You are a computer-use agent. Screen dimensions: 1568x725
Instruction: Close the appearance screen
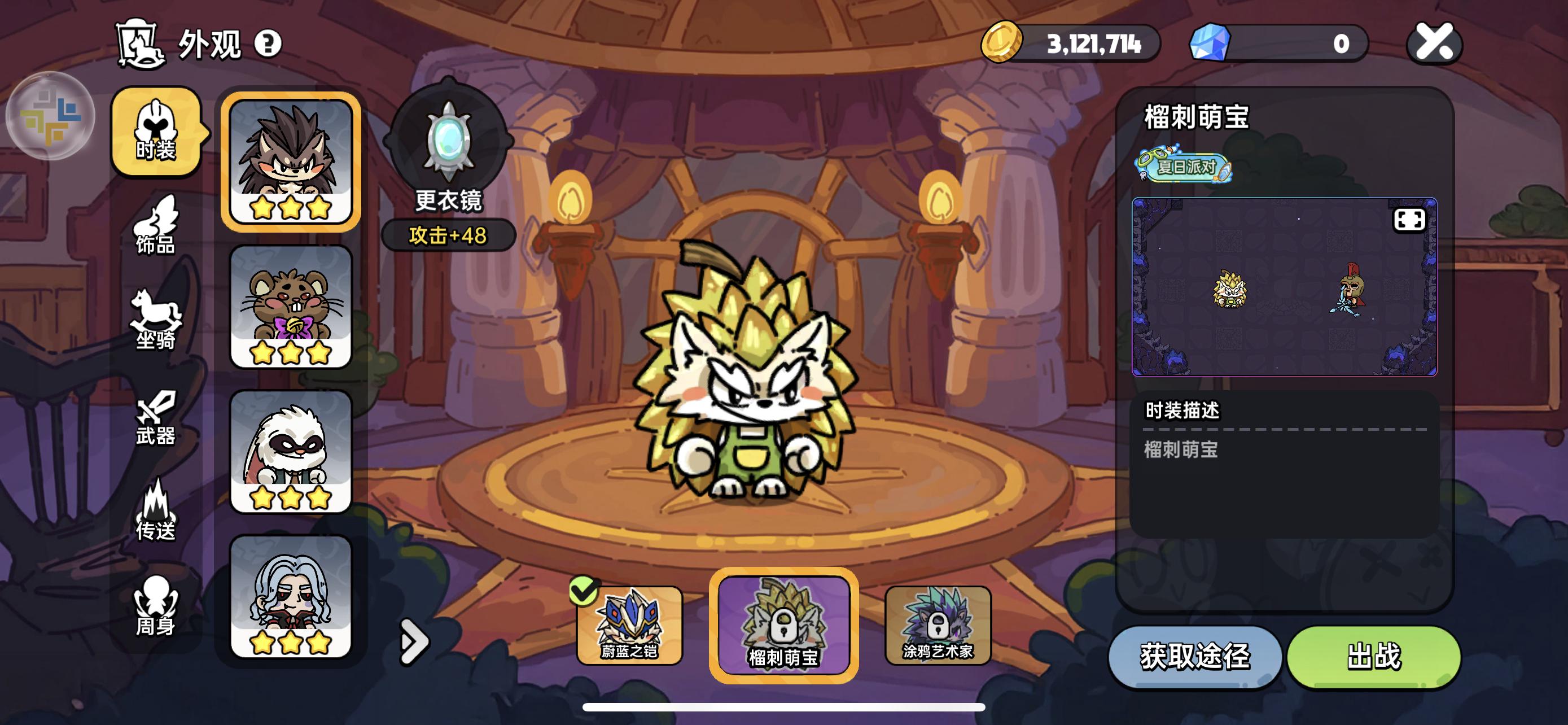[1434, 42]
